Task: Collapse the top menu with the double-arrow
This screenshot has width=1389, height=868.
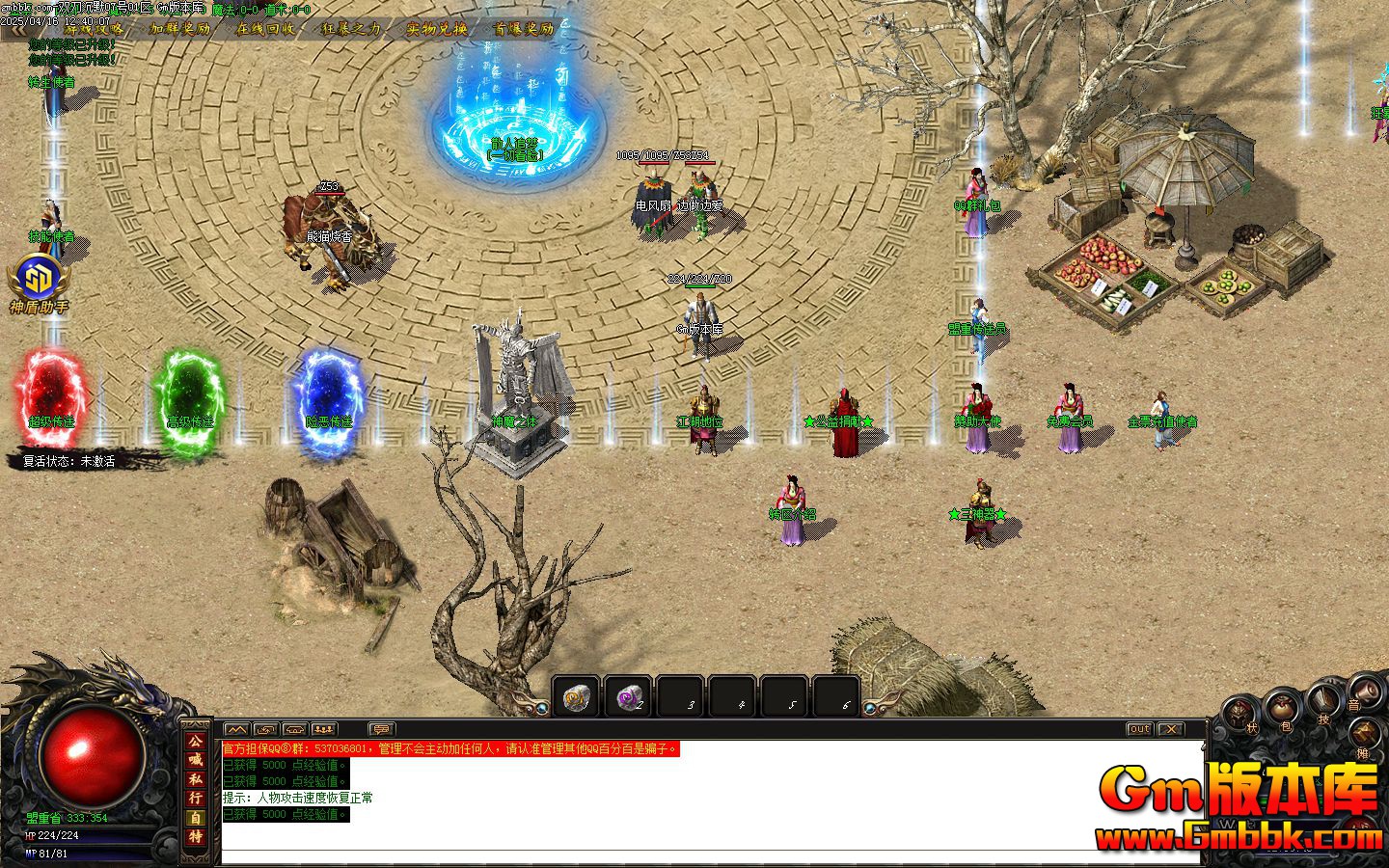Action: [16, 29]
